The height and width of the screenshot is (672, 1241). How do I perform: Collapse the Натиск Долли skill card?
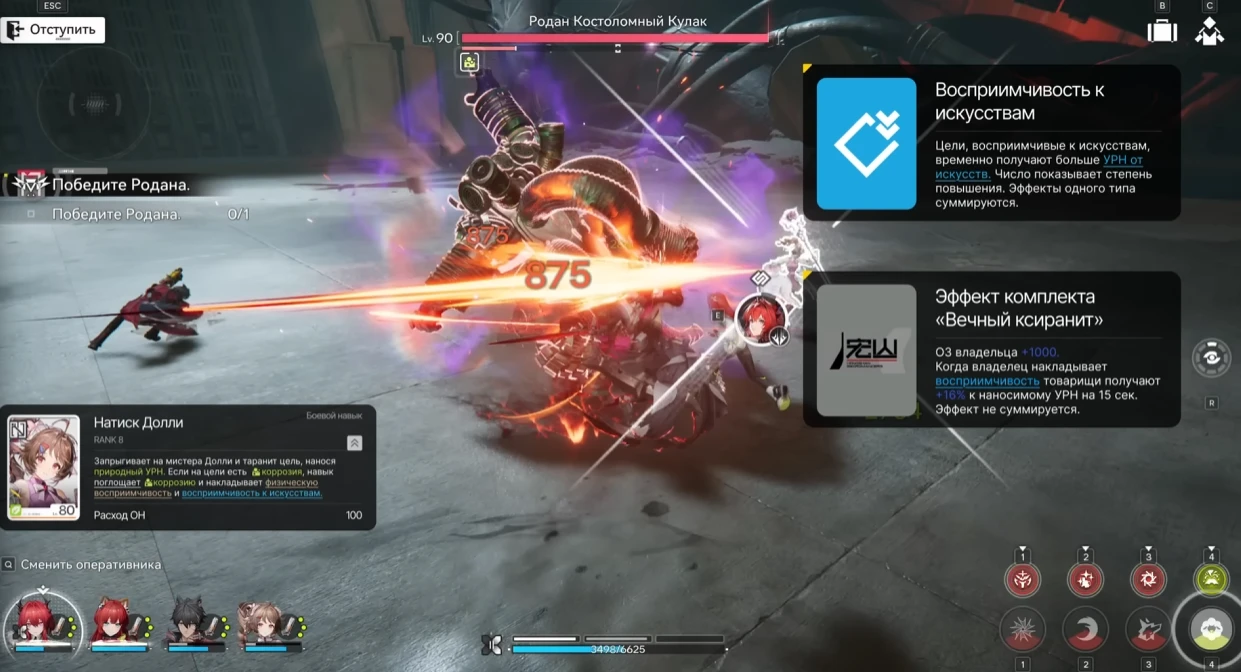(x=354, y=443)
